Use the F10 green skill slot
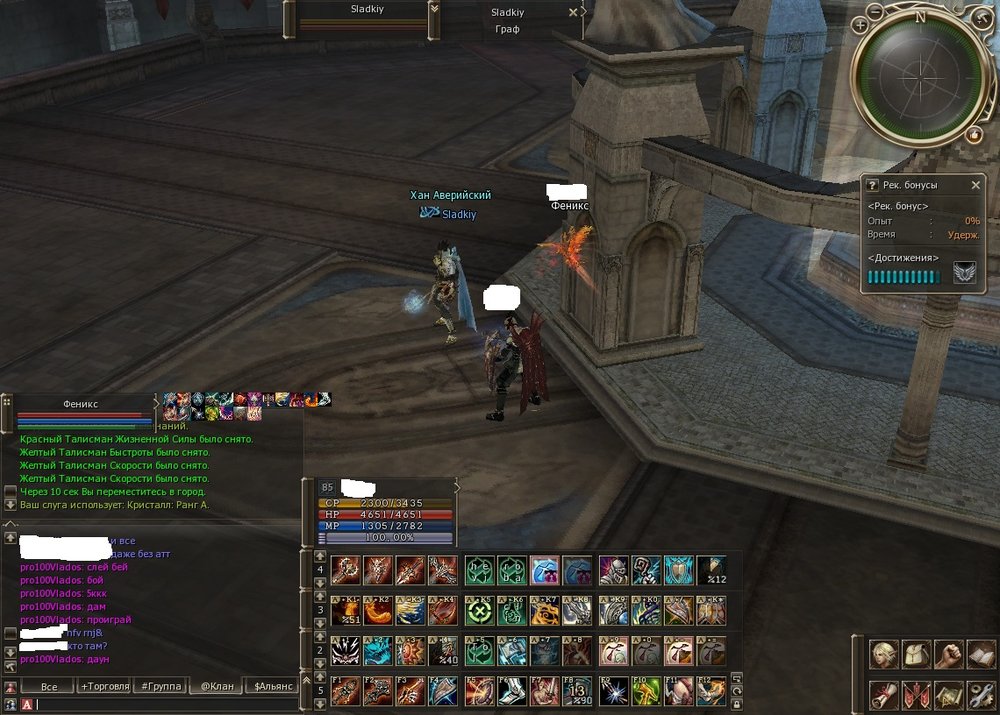Screen dimensions: 1000x715 [x=646, y=690]
